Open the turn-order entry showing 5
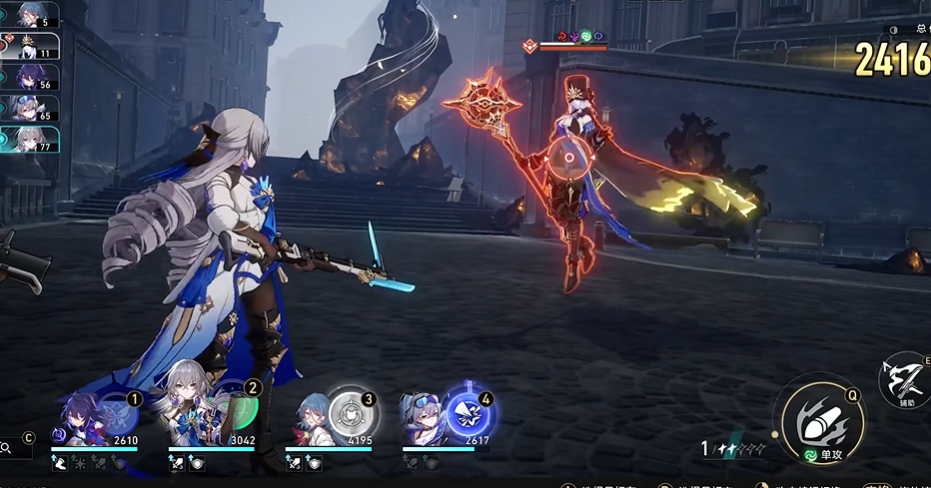Image resolution: width=931 pixels, height=488 pixels. pos(30,16)
